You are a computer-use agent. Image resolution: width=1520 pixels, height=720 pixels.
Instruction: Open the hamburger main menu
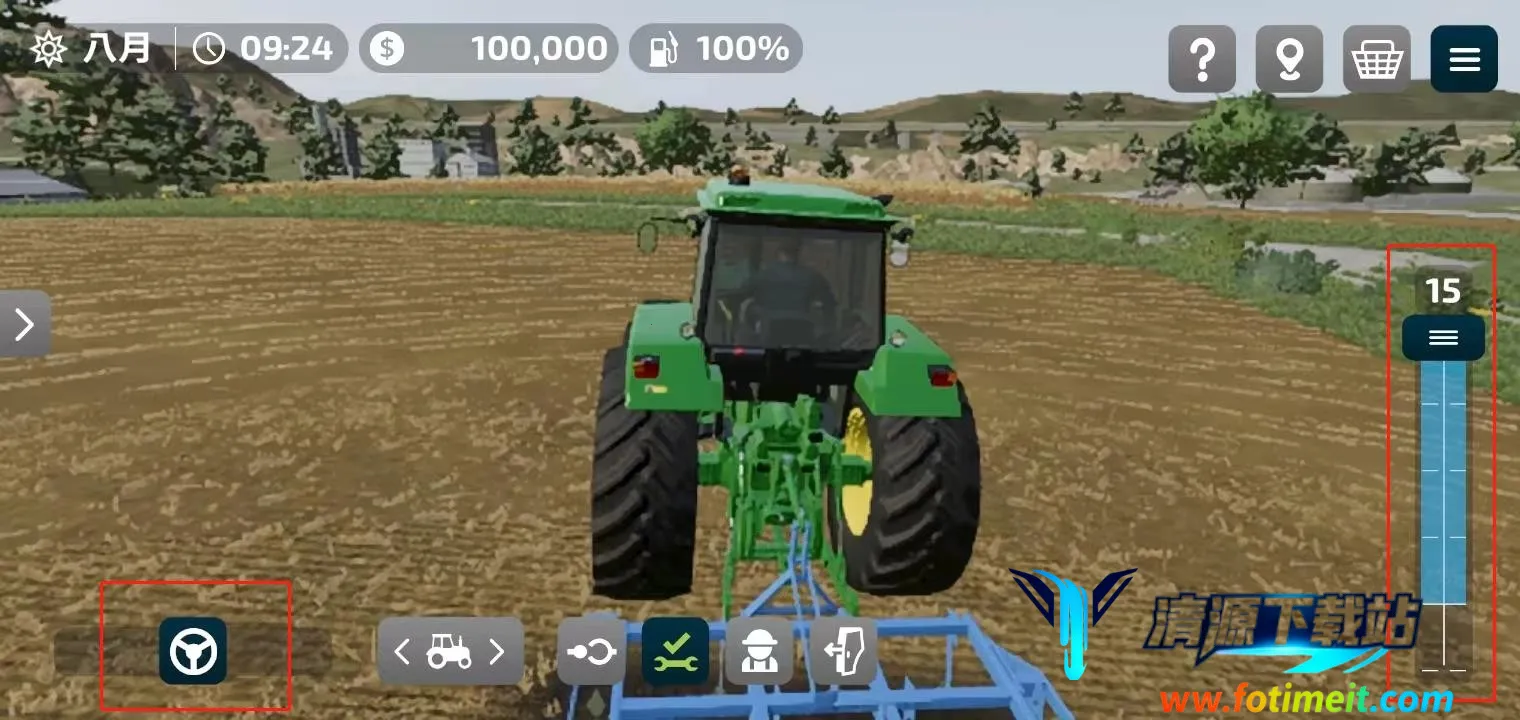pos(1464,60)
